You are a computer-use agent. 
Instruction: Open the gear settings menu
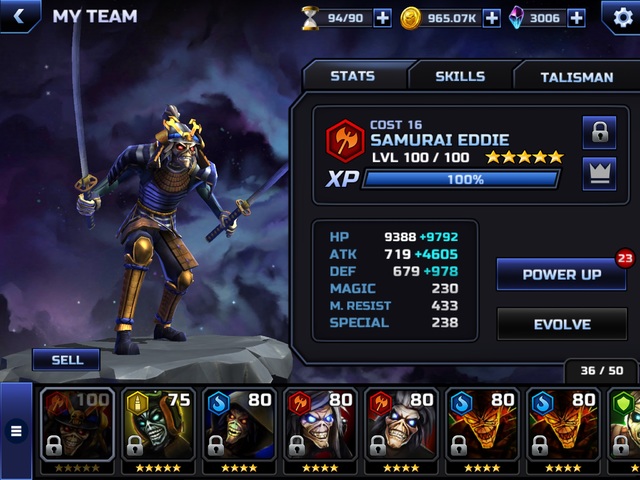[x=620, y=17]
